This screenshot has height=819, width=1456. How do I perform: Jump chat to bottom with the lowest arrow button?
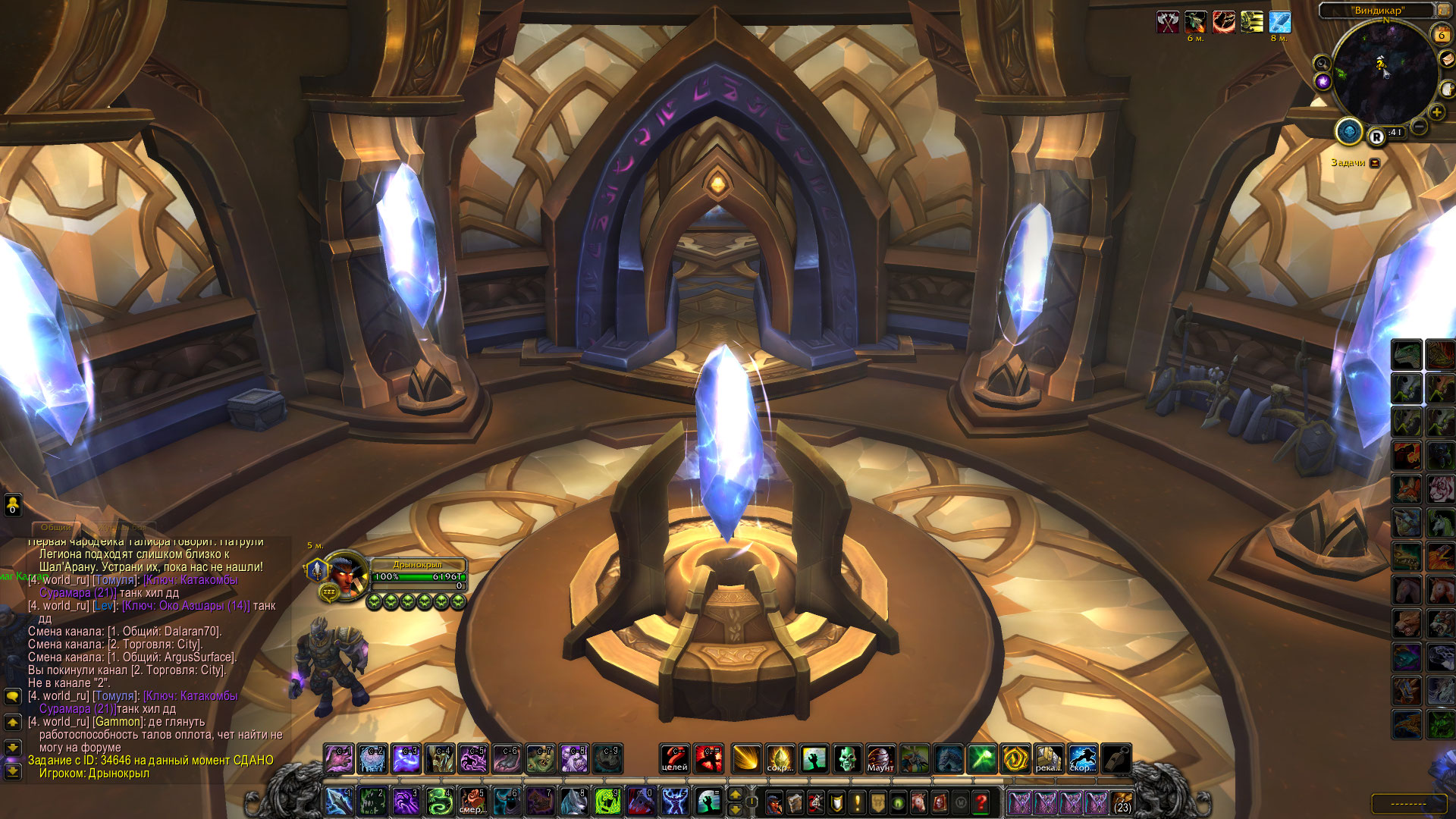coord(12,771)
